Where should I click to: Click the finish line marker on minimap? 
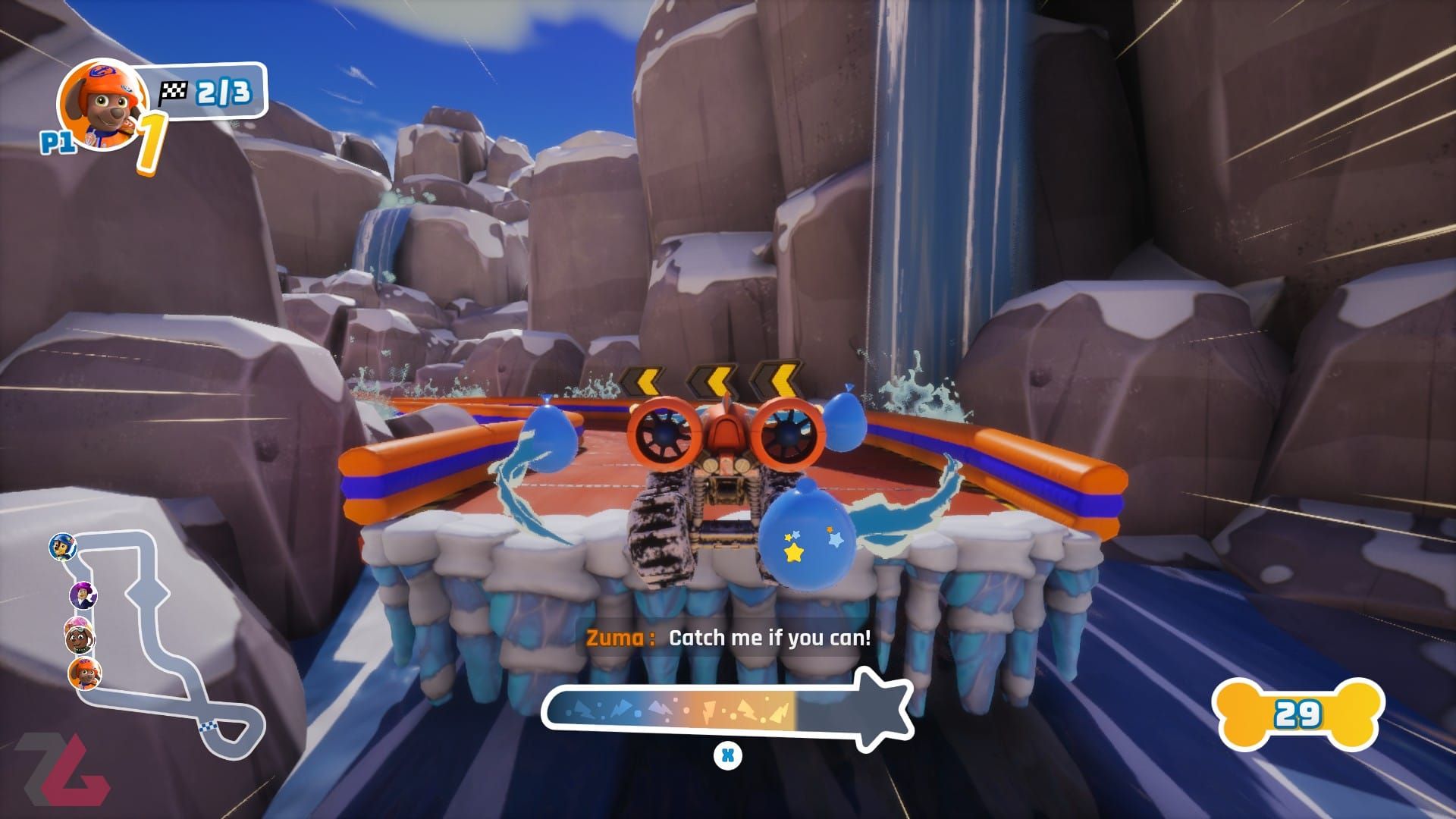pos(207,726)
